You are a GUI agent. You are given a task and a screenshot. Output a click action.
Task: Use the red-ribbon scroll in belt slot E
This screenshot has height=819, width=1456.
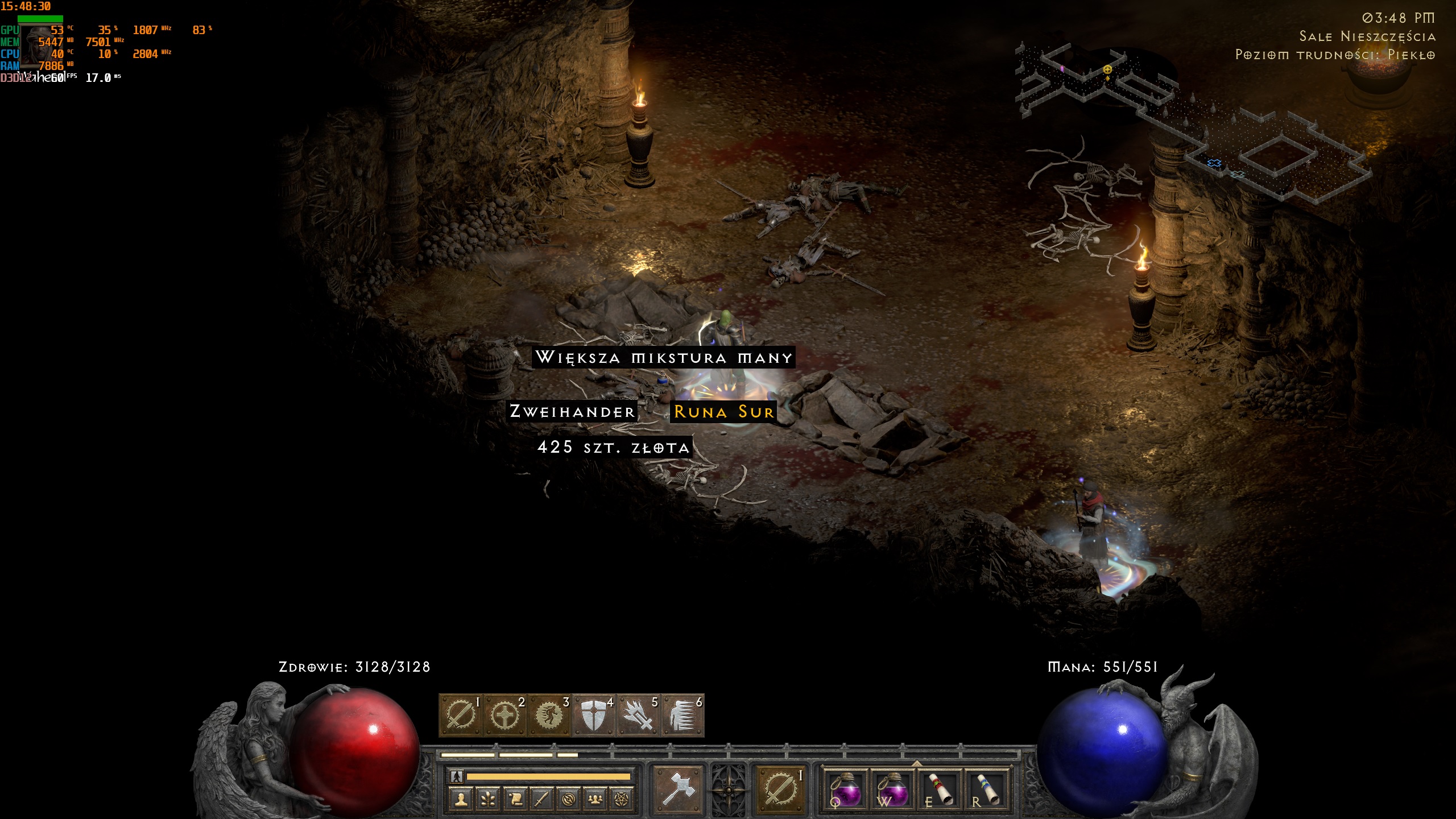(x=940, y=789)
